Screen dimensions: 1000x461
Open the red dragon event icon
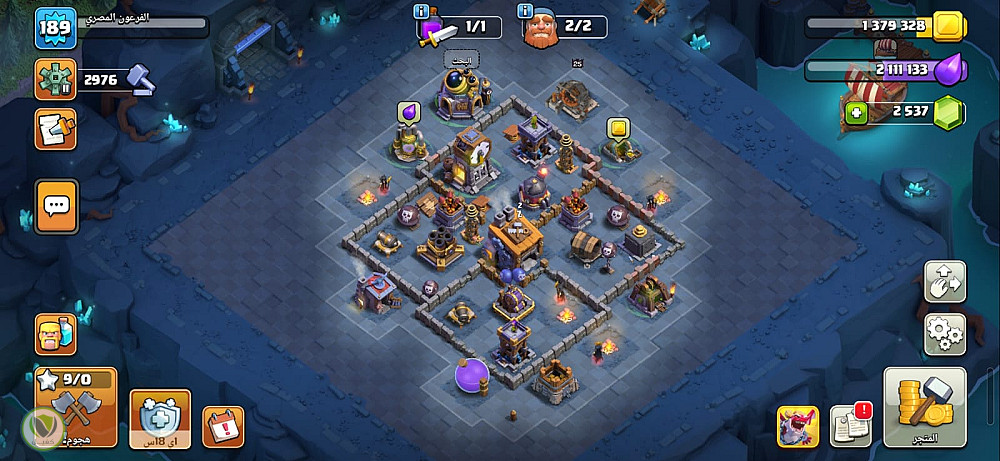point(797,426)
